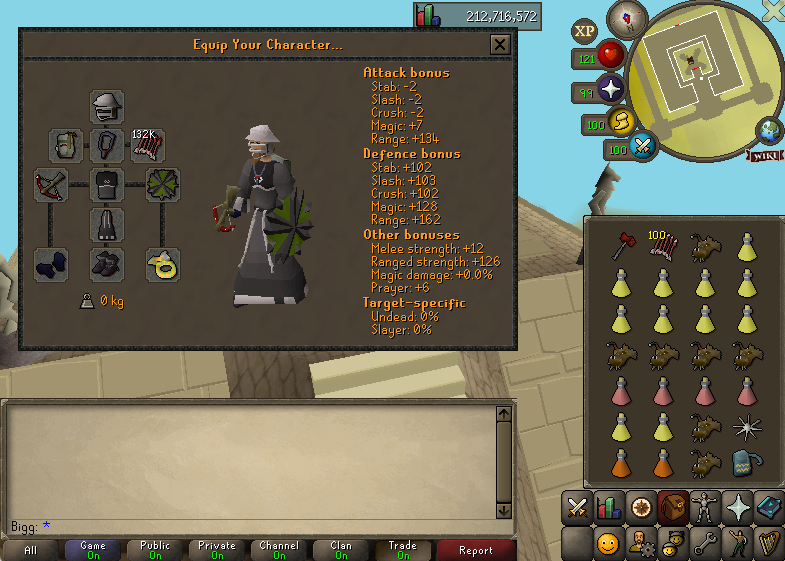The image size is (785, 561).
Task: Switch to the Combat Options tab
Action: [578, 507]
